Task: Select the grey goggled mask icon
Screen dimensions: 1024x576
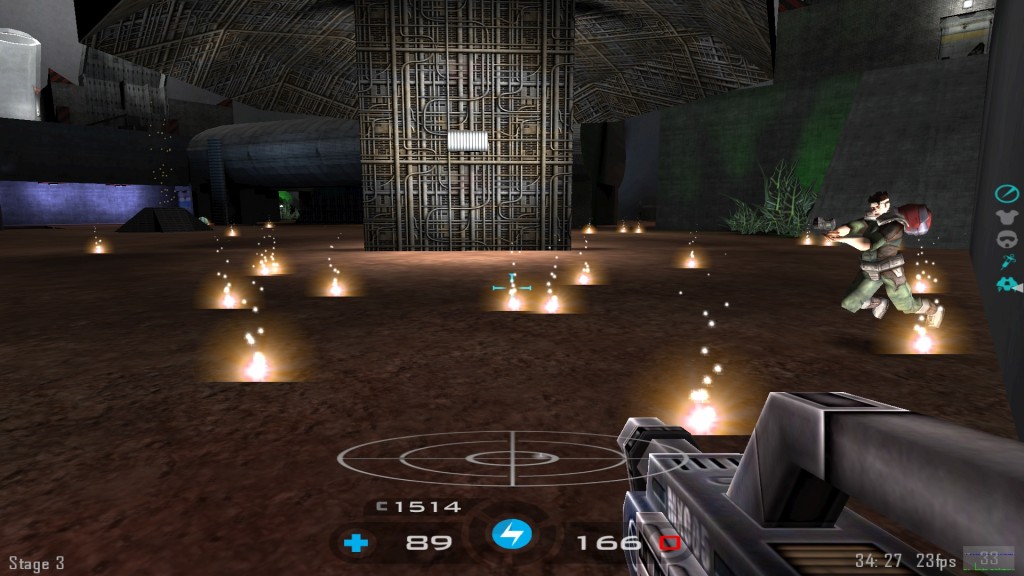Action: (1006, 239)
